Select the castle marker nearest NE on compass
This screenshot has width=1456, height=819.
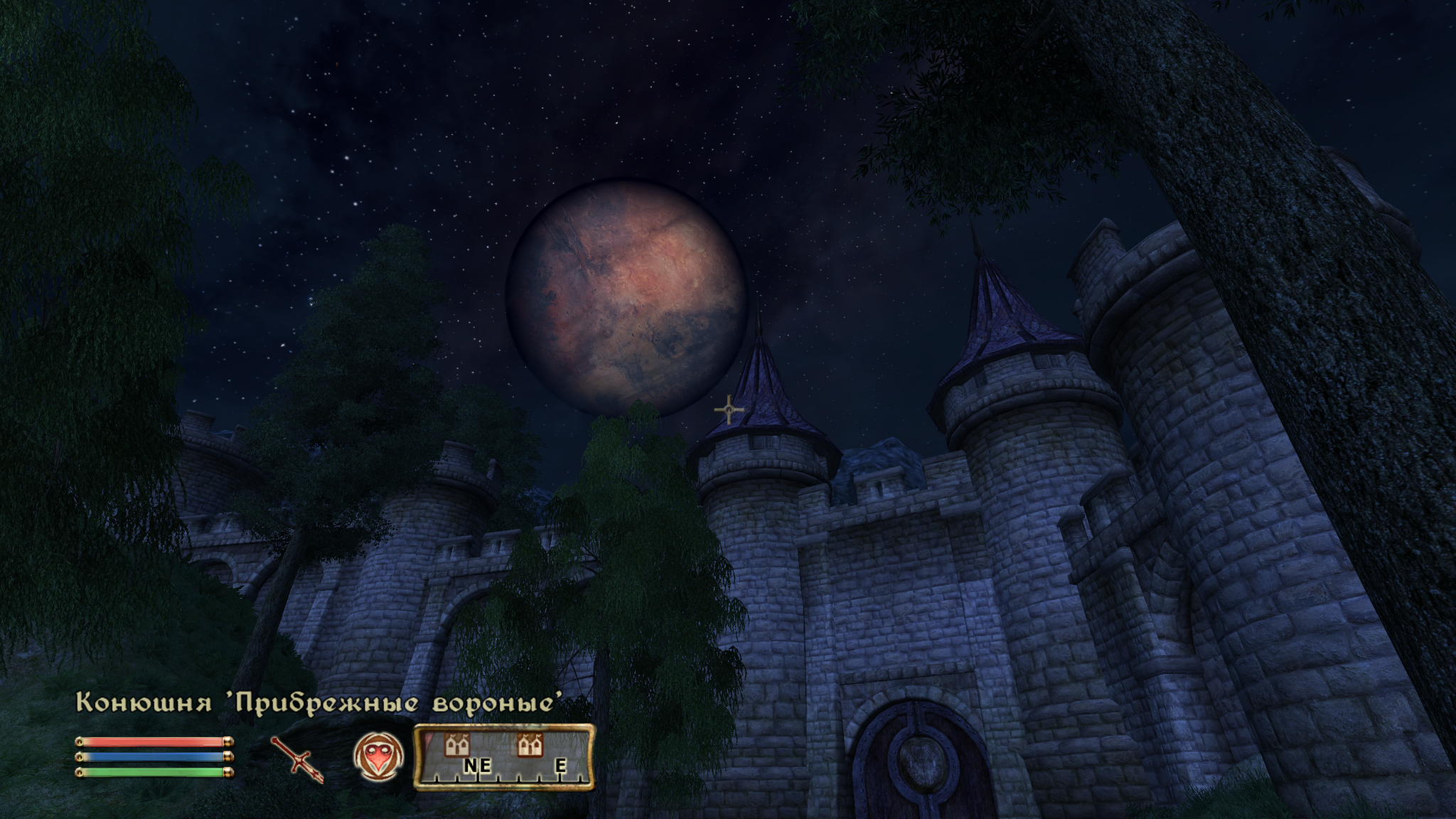[x=457, y=745]
